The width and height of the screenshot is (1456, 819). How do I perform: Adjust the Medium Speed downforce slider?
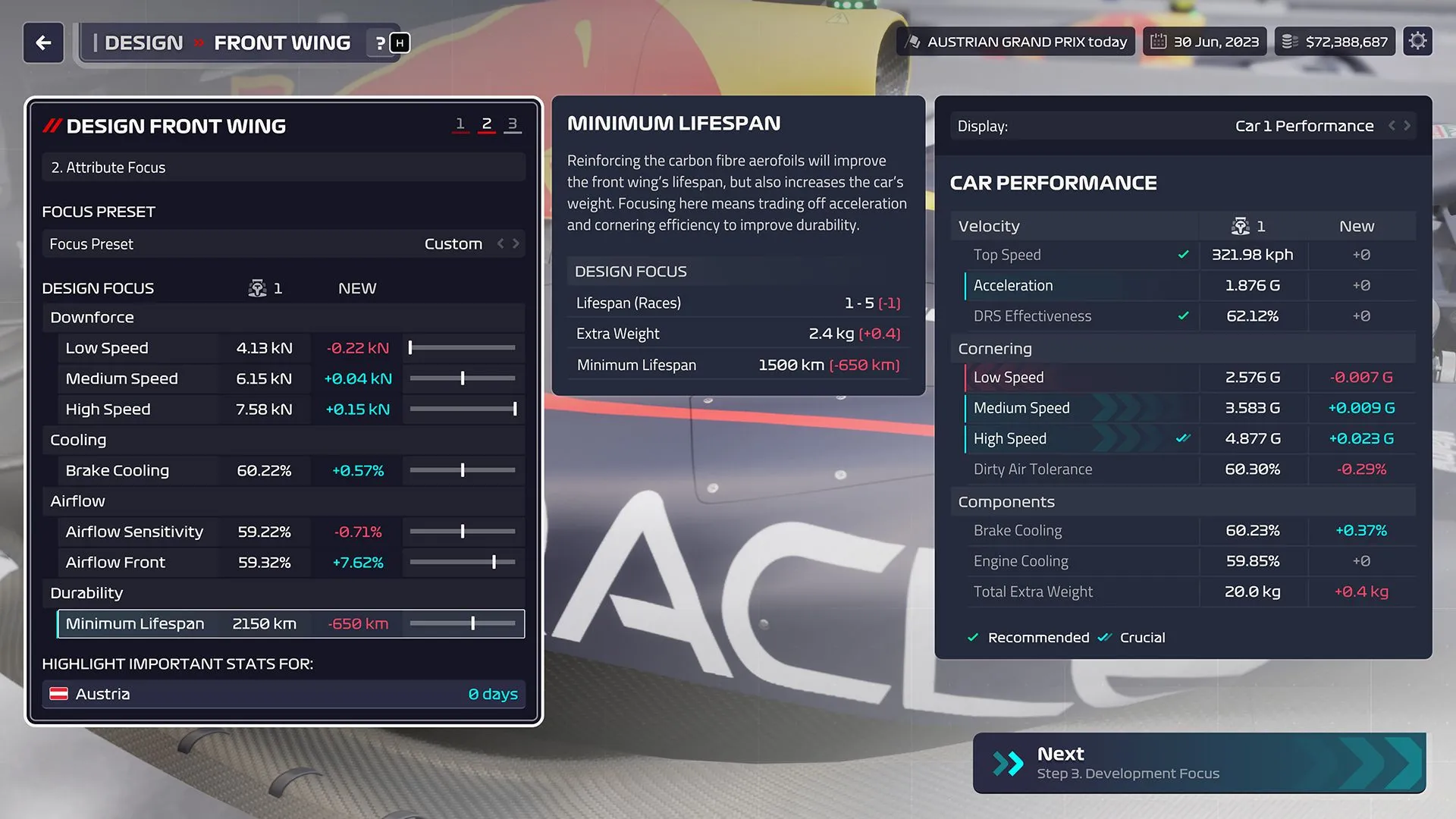pyautogui.click(x=463, y=378)
